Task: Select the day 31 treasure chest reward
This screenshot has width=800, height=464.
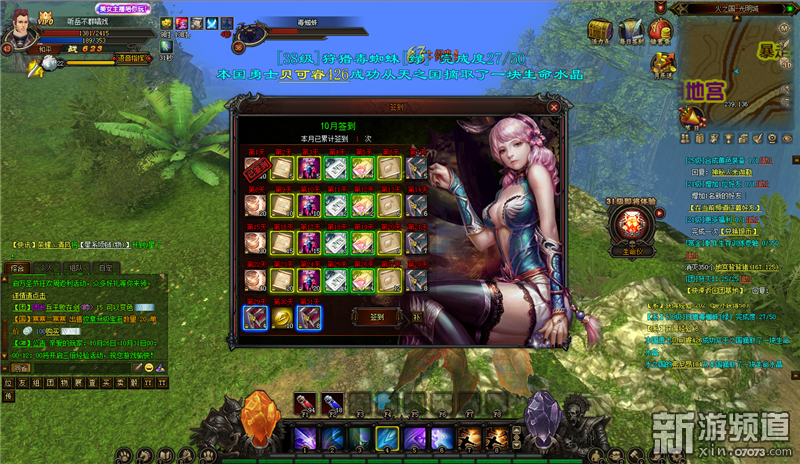Action: pos(308,318)
